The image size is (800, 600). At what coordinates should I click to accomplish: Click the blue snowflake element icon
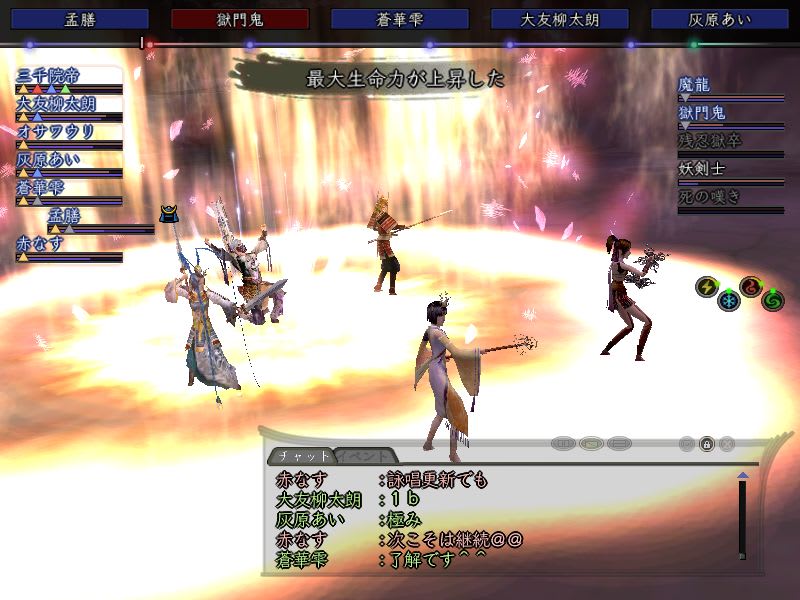[x=729, y=300]
